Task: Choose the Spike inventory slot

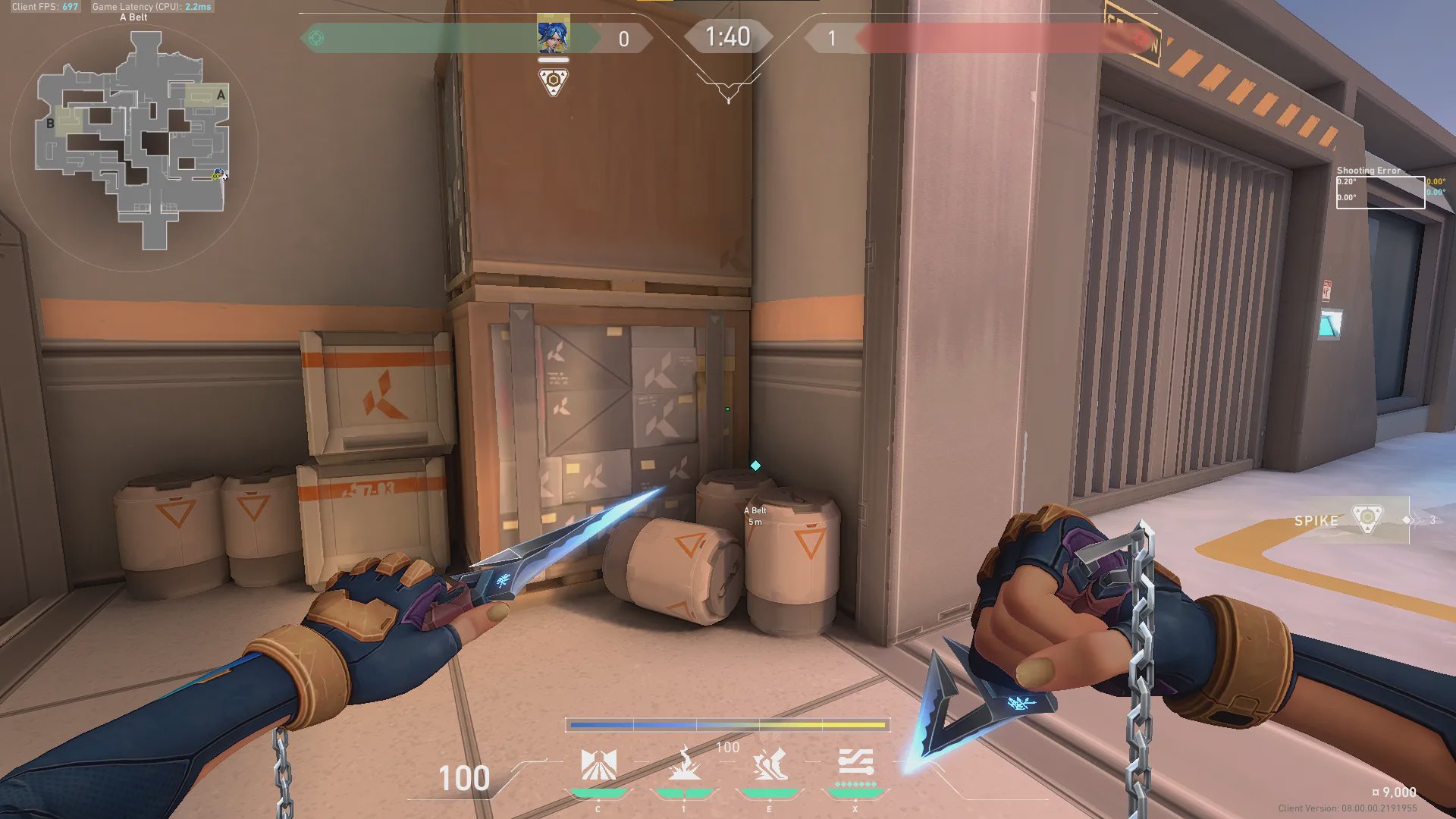Action: 1352,520
